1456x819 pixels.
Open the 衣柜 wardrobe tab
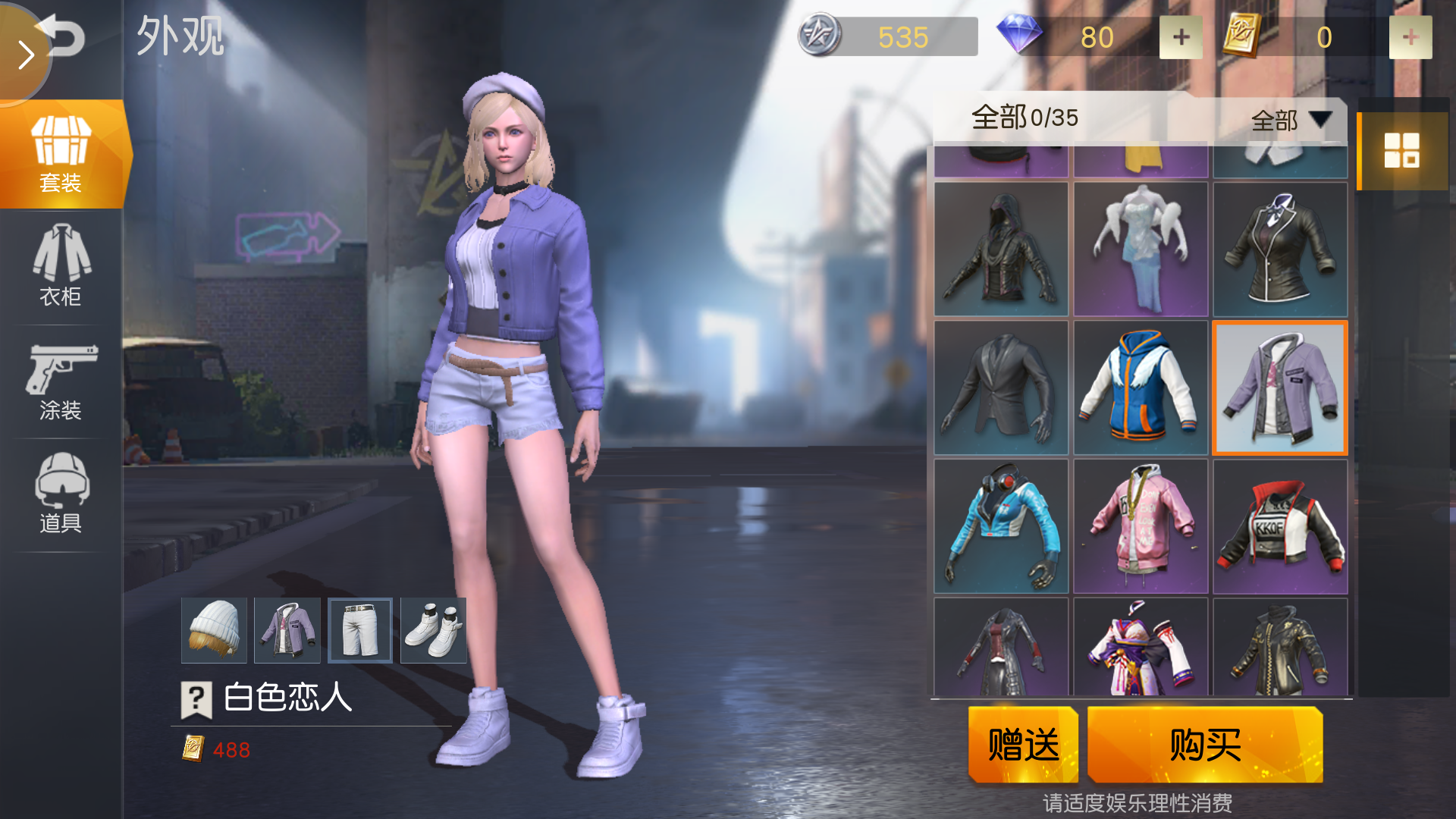(61, 265)
